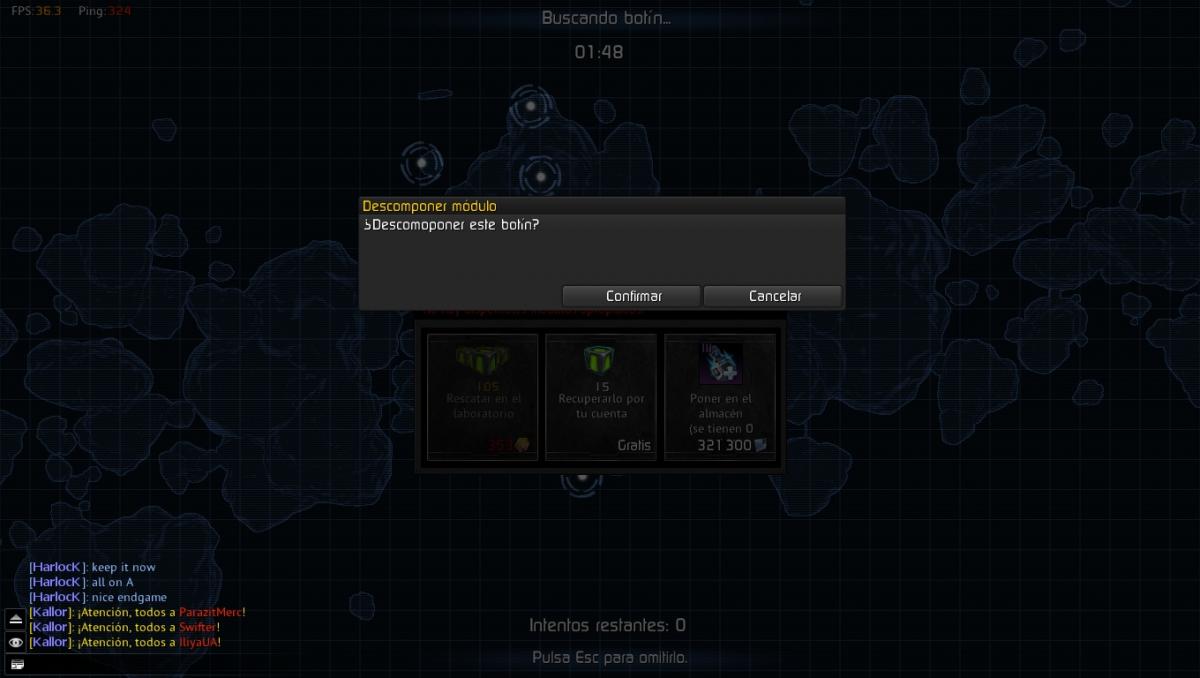The image size is (1200, 678).
Task: Toggle chat visibility with the eye icon
Action: point(16,642)
